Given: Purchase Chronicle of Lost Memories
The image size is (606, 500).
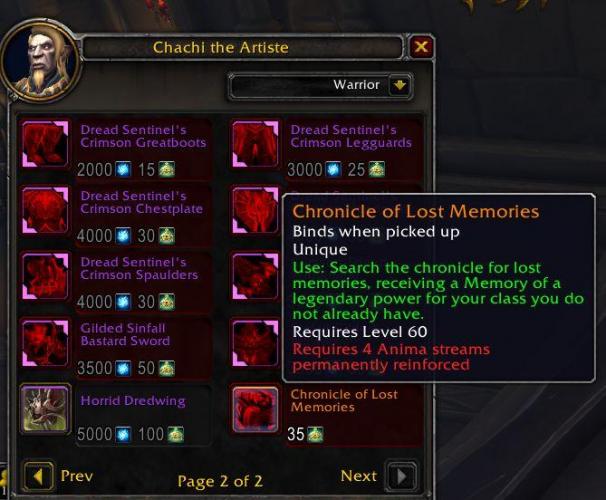Looking at the screenshot, I should (255, 408).
